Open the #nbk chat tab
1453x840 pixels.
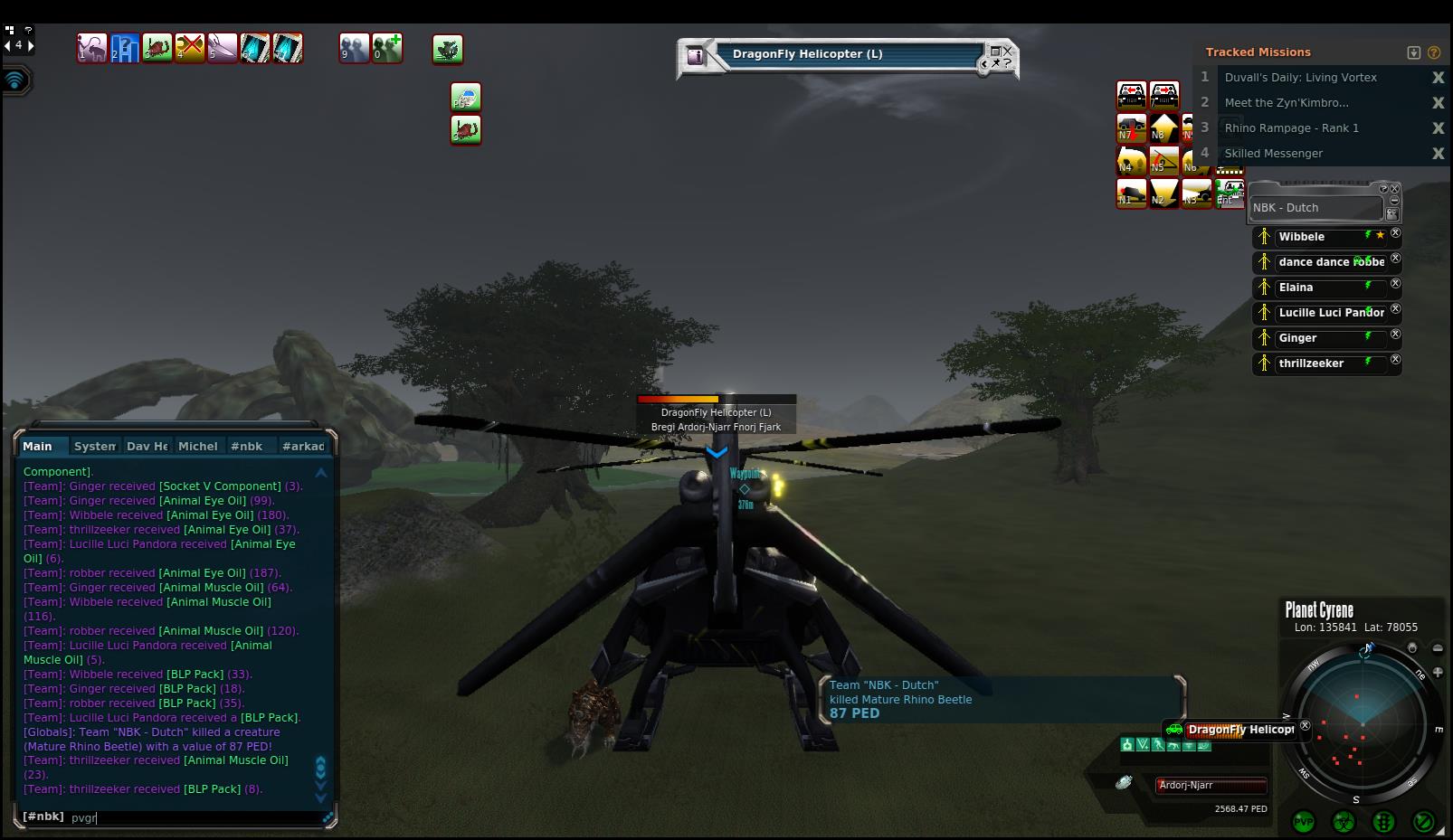pos(246,446)
